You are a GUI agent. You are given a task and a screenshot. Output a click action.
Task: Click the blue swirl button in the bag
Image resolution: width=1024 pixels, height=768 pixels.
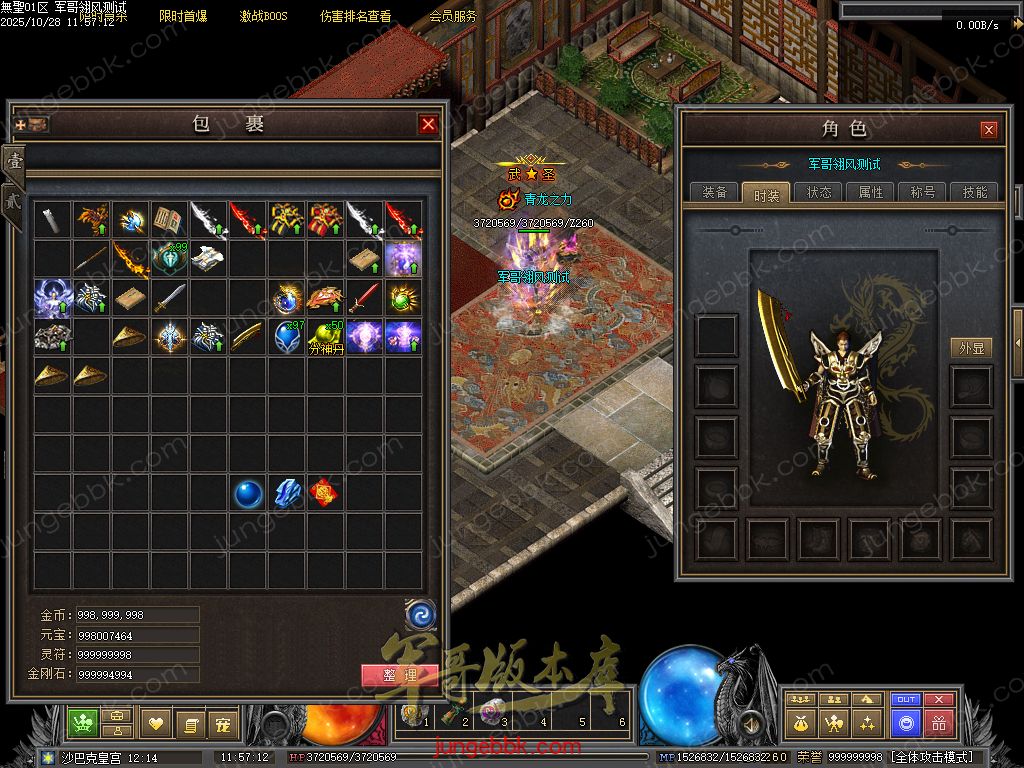tap(420, 614)
